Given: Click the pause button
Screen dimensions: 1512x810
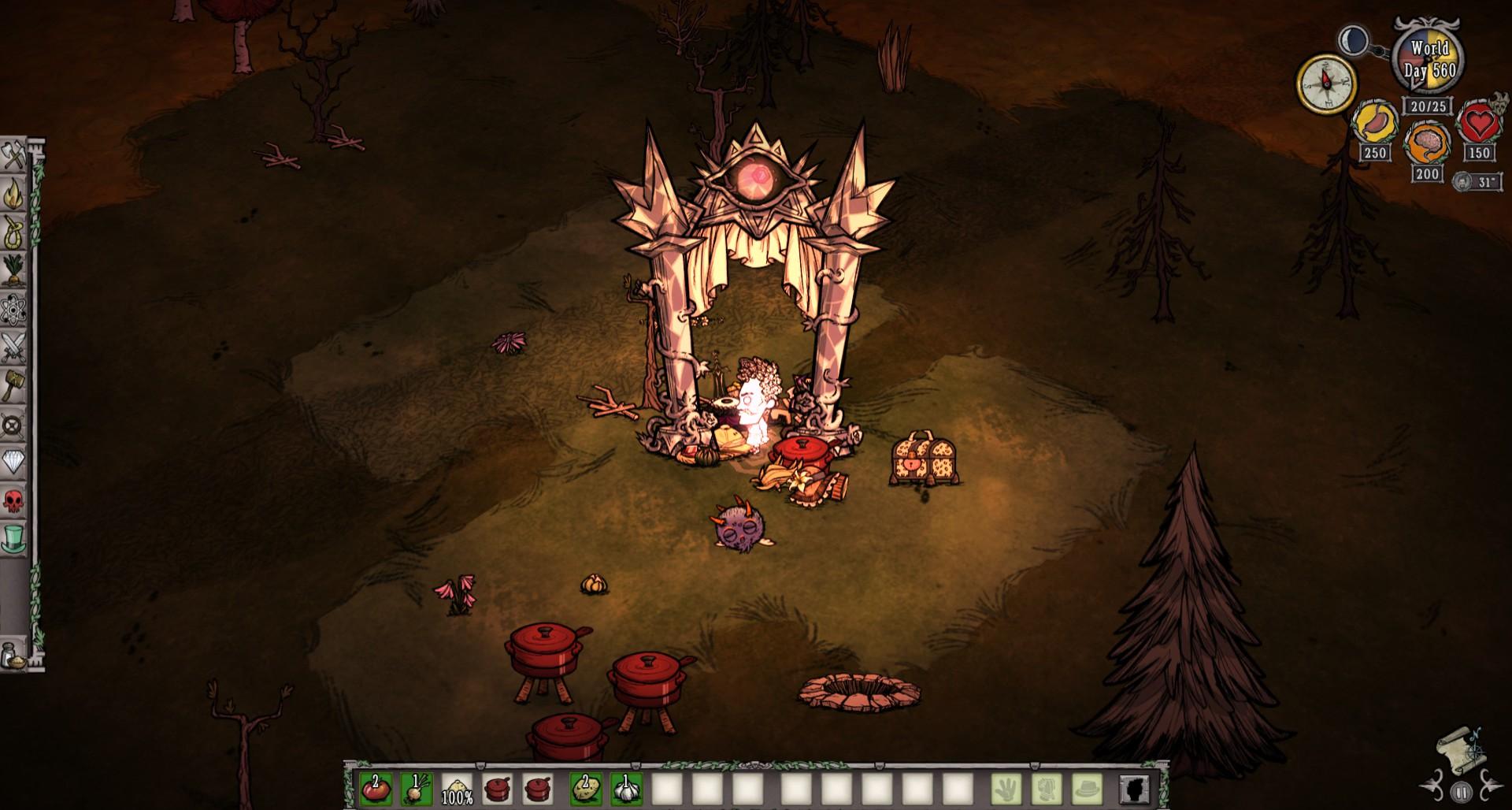Looking at the screenshot, I should click(1462, 791).
